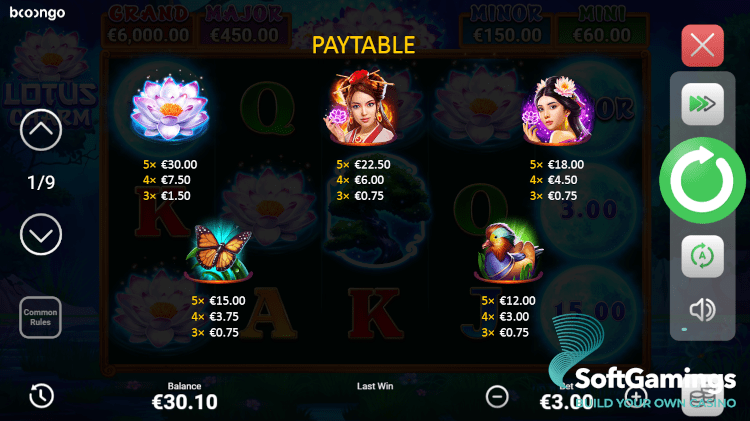
Task: Decrease the bet with the minus button
Action: click(497, 396)
